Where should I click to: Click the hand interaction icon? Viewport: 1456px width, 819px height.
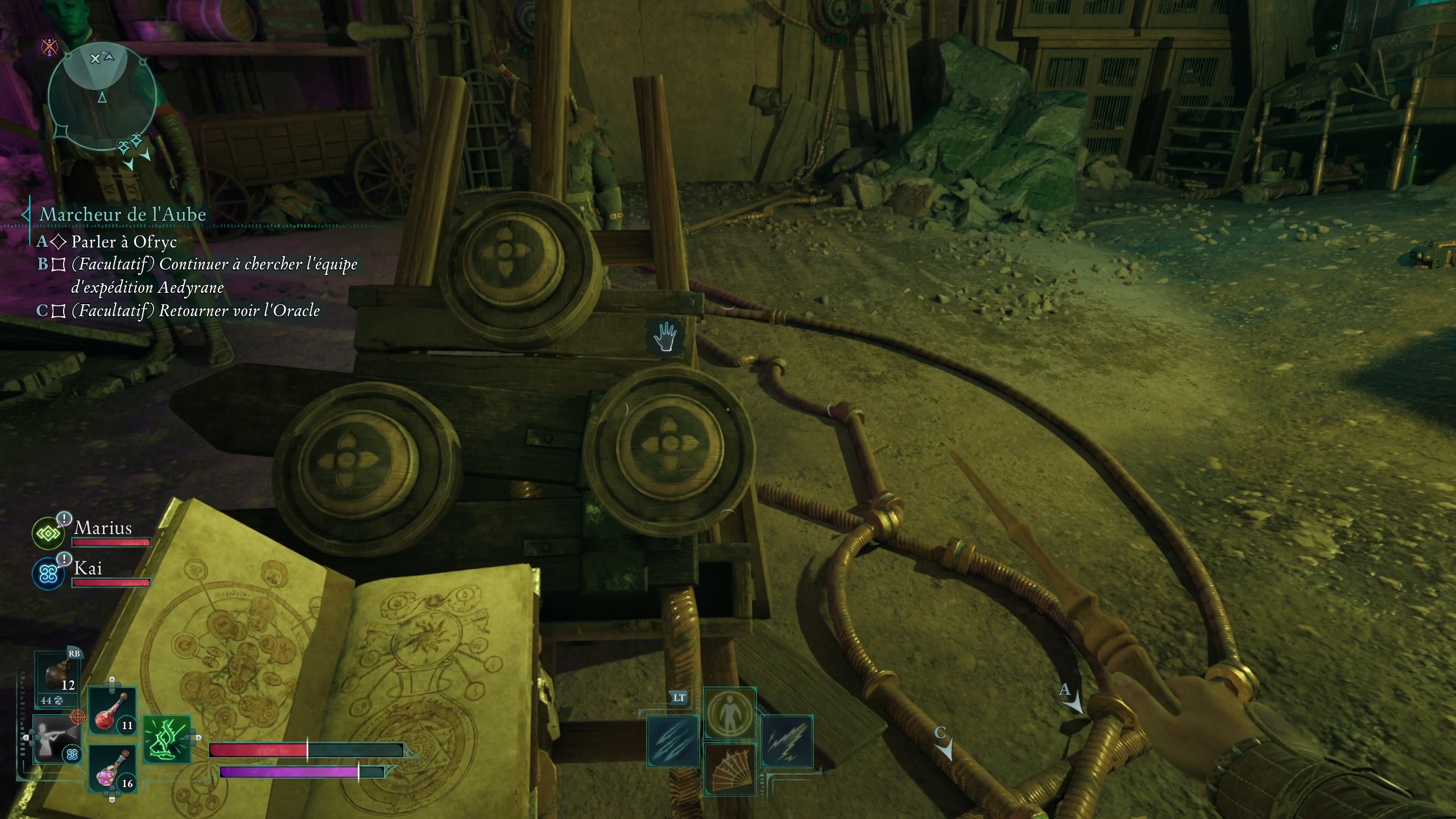[x=664, y=337]
